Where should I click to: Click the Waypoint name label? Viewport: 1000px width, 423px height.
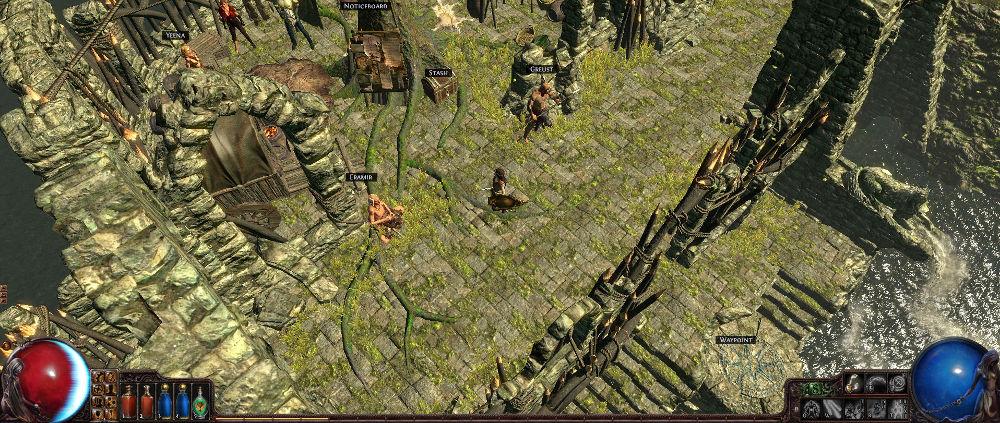coord(735,340)
